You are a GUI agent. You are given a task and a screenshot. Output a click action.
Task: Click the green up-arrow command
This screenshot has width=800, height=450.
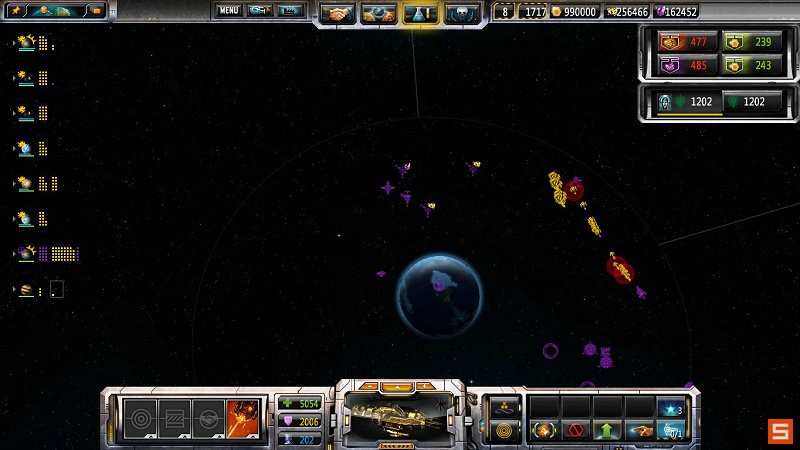[605, 432]
